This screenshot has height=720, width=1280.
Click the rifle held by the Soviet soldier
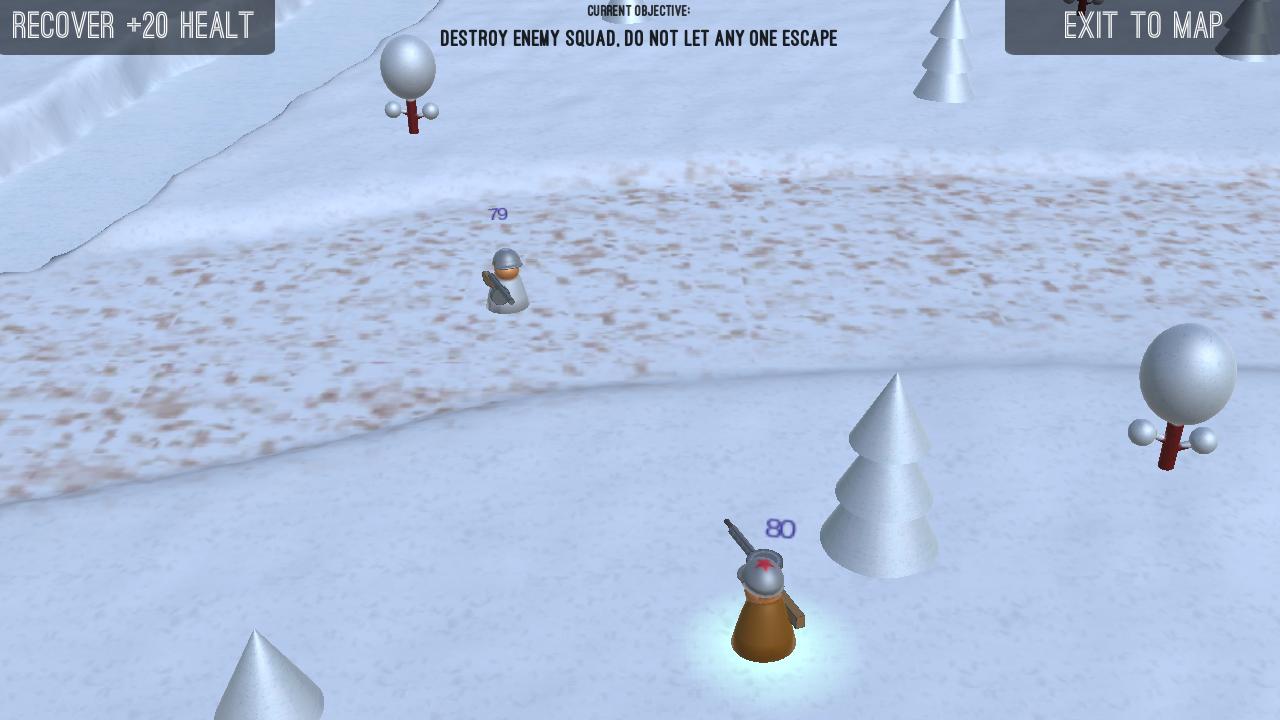740,540
